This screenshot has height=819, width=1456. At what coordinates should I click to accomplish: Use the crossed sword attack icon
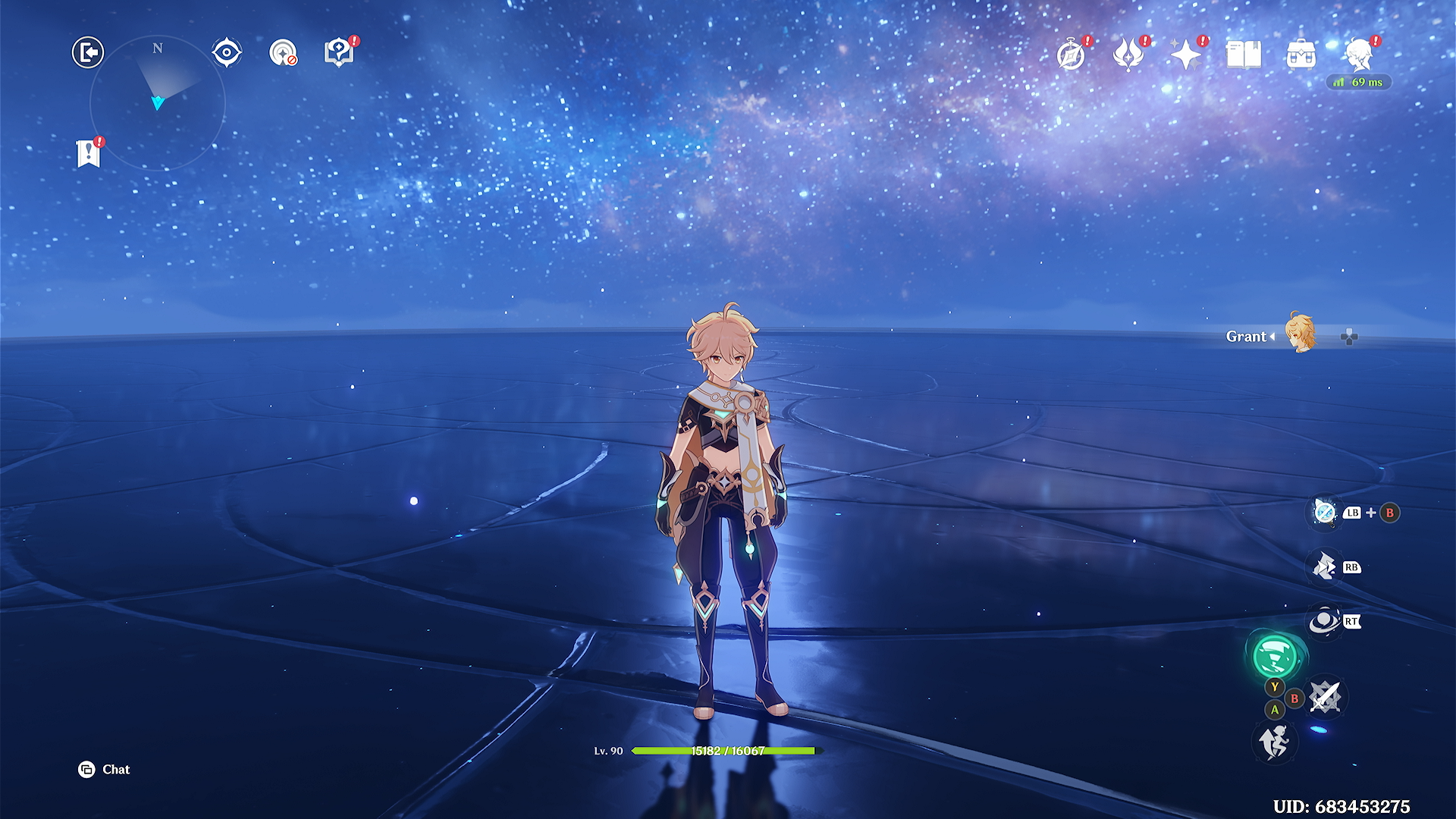pyautogui.click(x=1325, y=696)
